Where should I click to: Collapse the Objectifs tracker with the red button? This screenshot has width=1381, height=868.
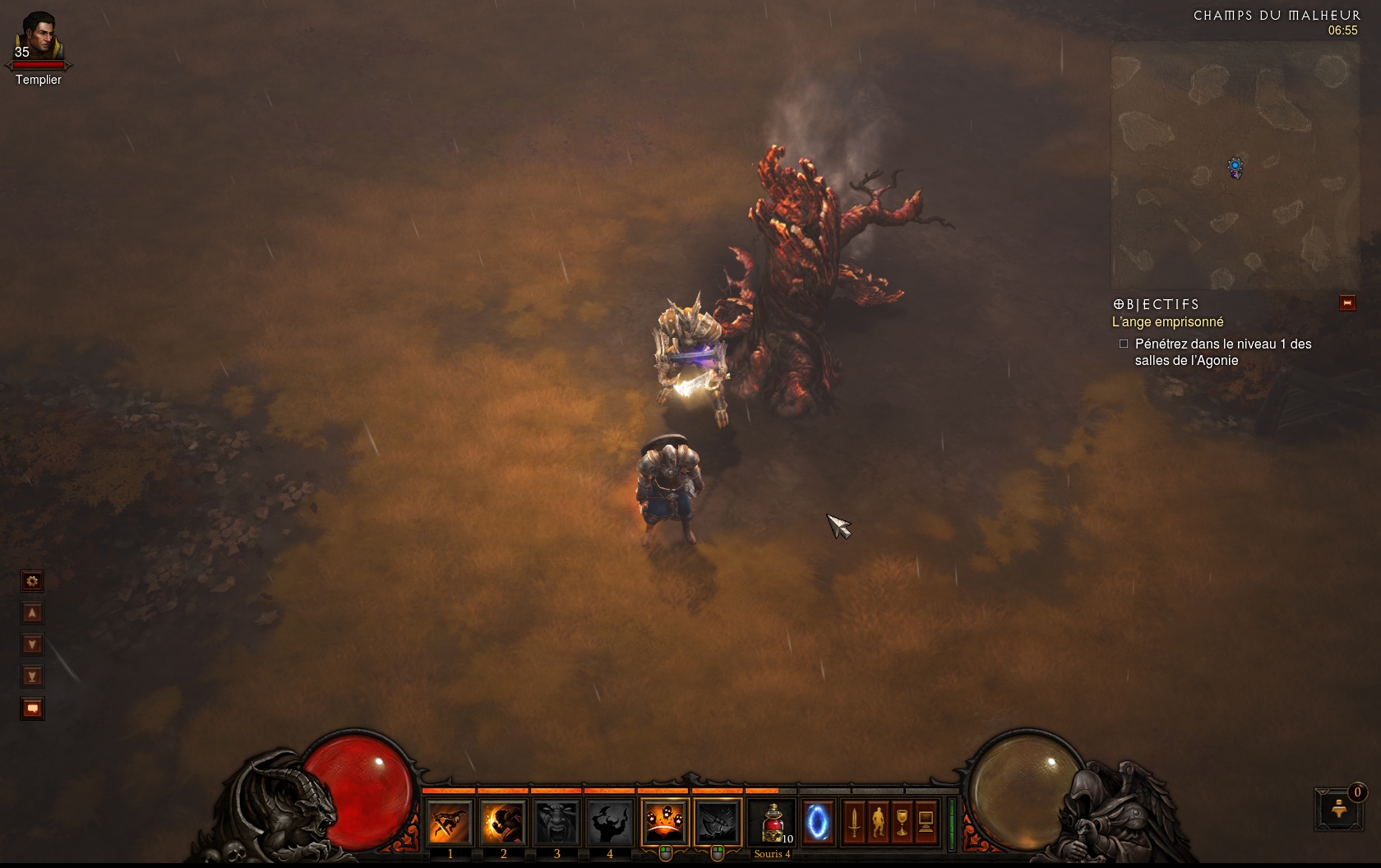pos(1347,303)
